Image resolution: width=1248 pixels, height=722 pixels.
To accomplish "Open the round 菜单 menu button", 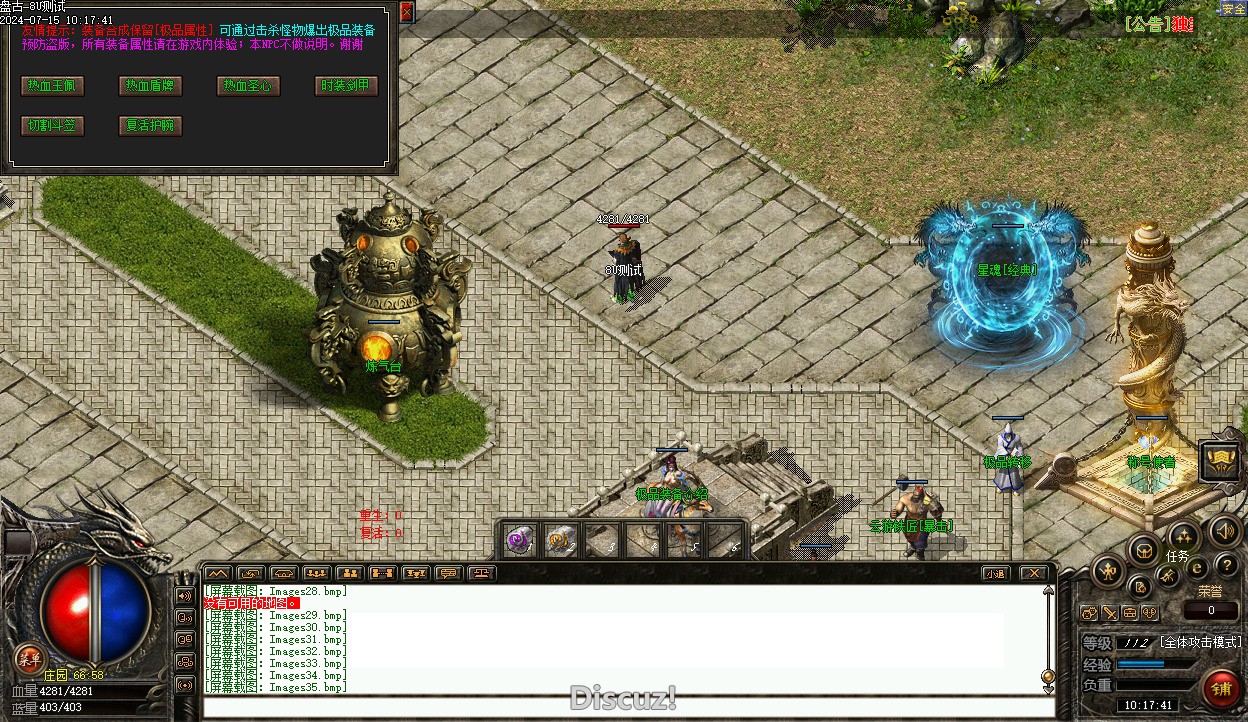I will point(29,658).
